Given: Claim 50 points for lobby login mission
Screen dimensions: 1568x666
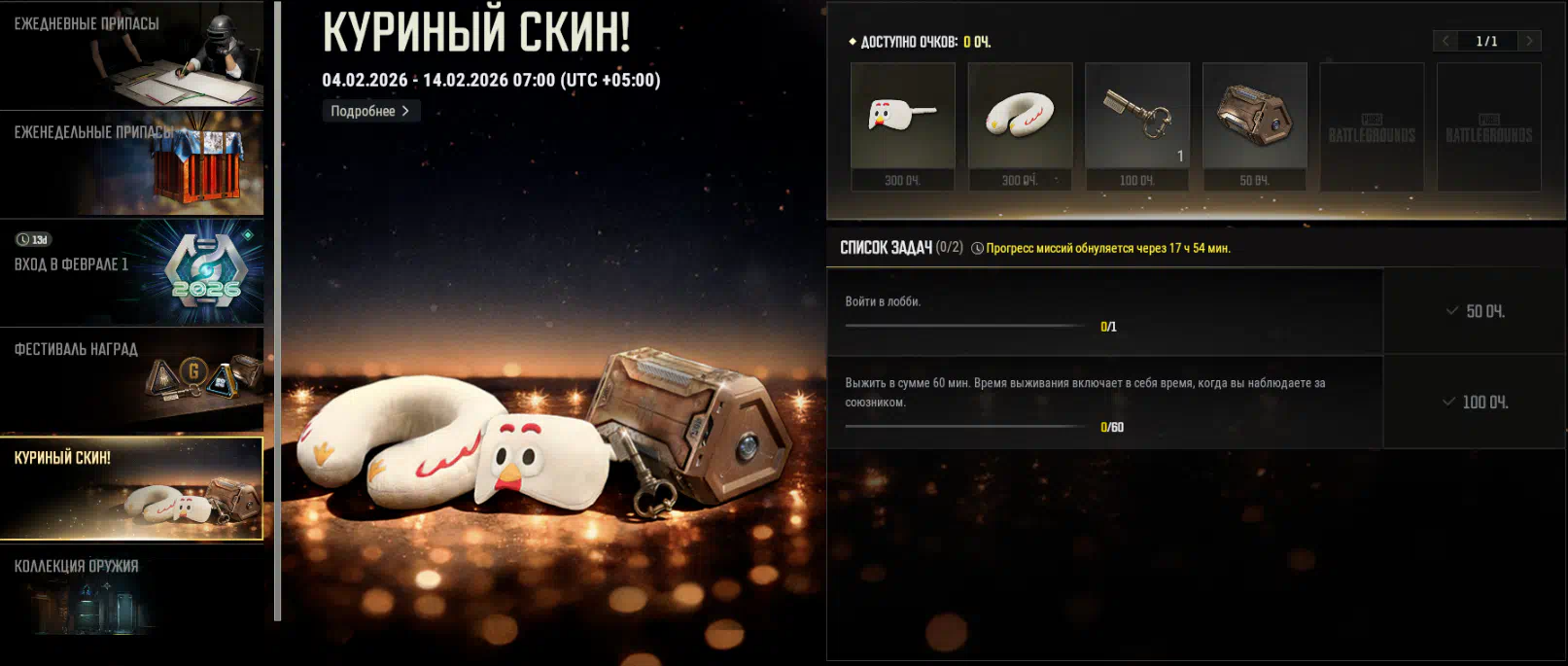Looking at the screenshot, I should [1475, 311].
